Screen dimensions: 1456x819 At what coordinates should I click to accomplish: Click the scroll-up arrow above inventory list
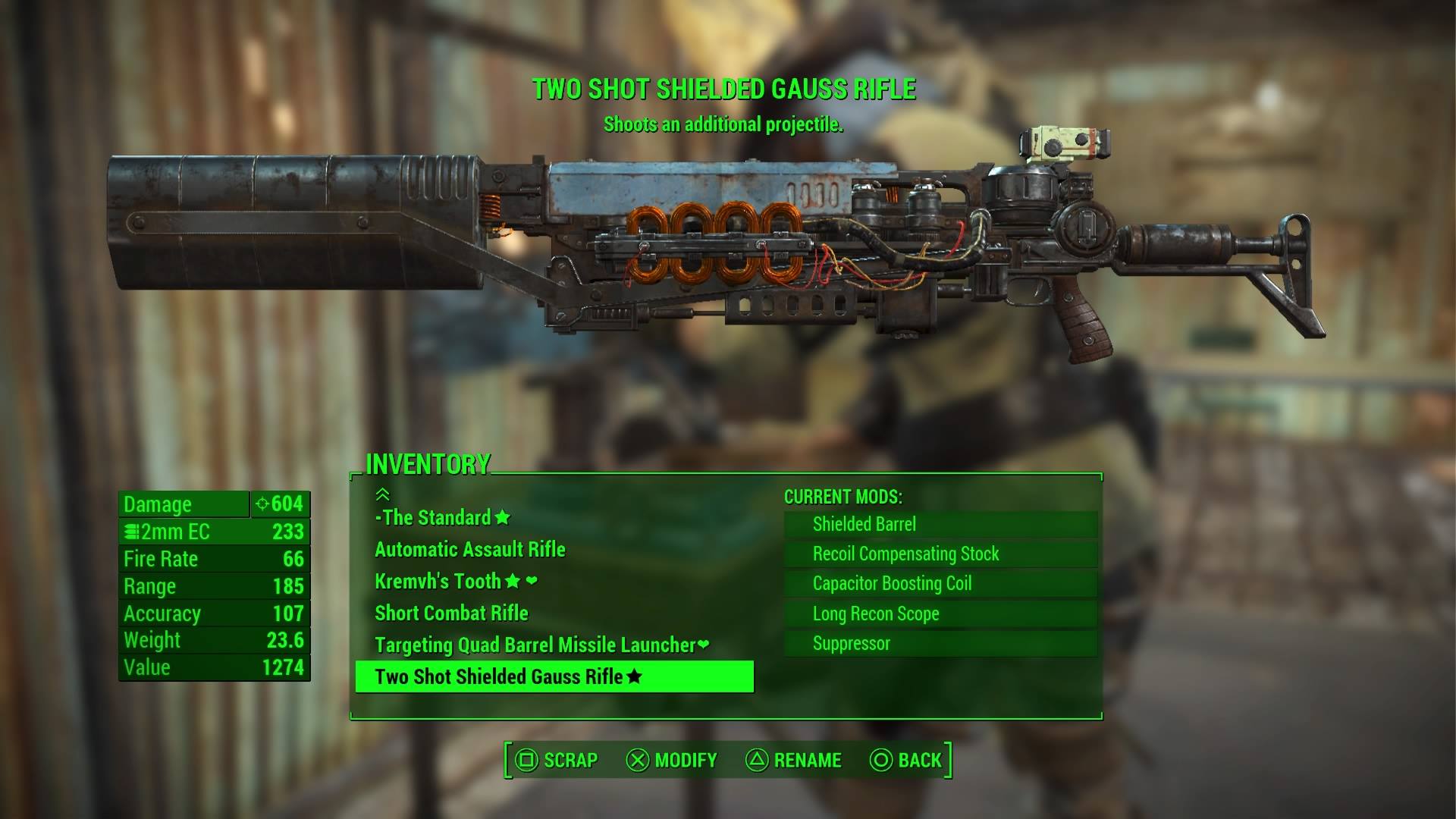point(382,494)
